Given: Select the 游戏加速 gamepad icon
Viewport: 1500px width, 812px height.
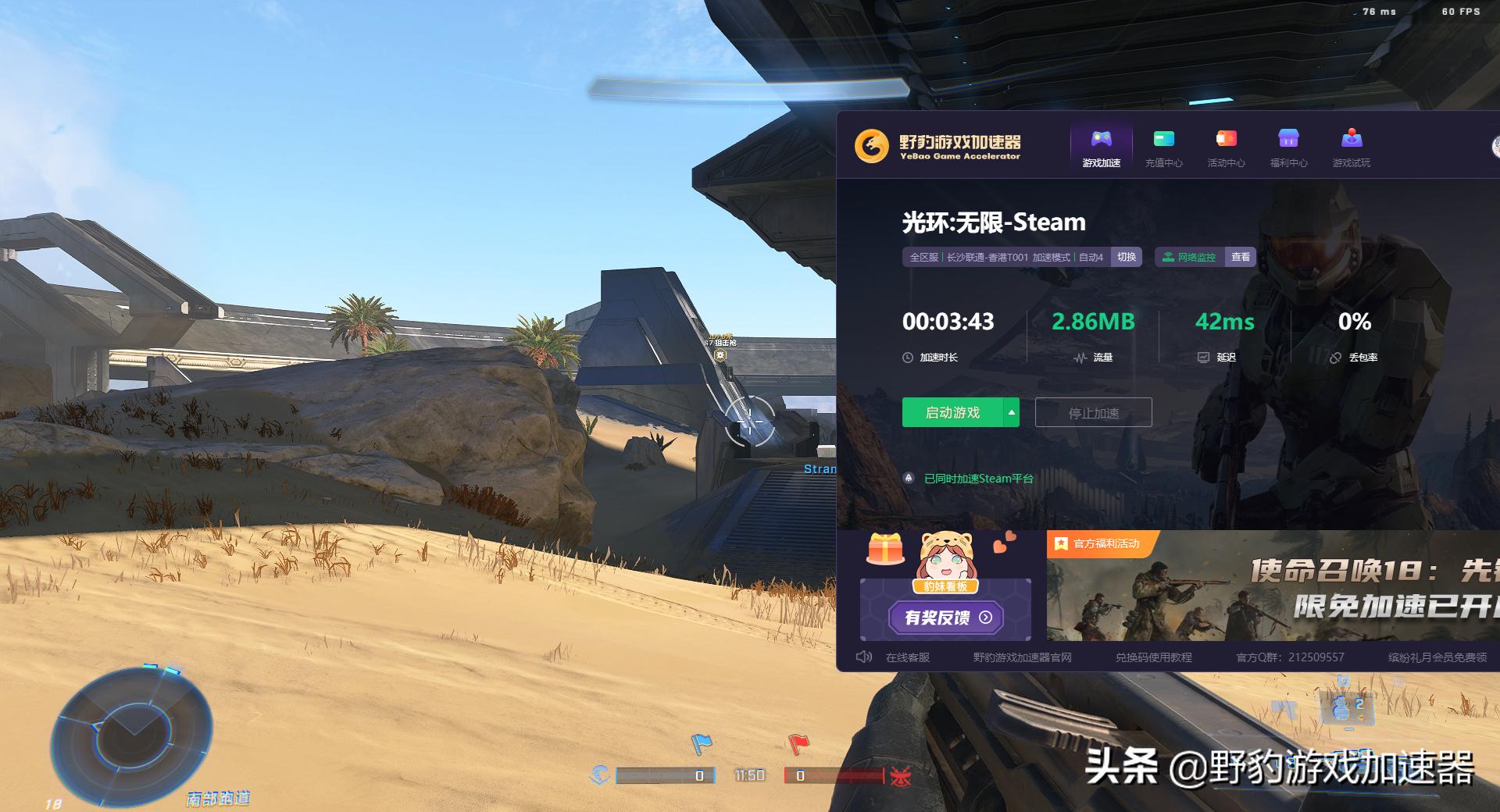Looking at the screenshot, I should click(1101, 141).
